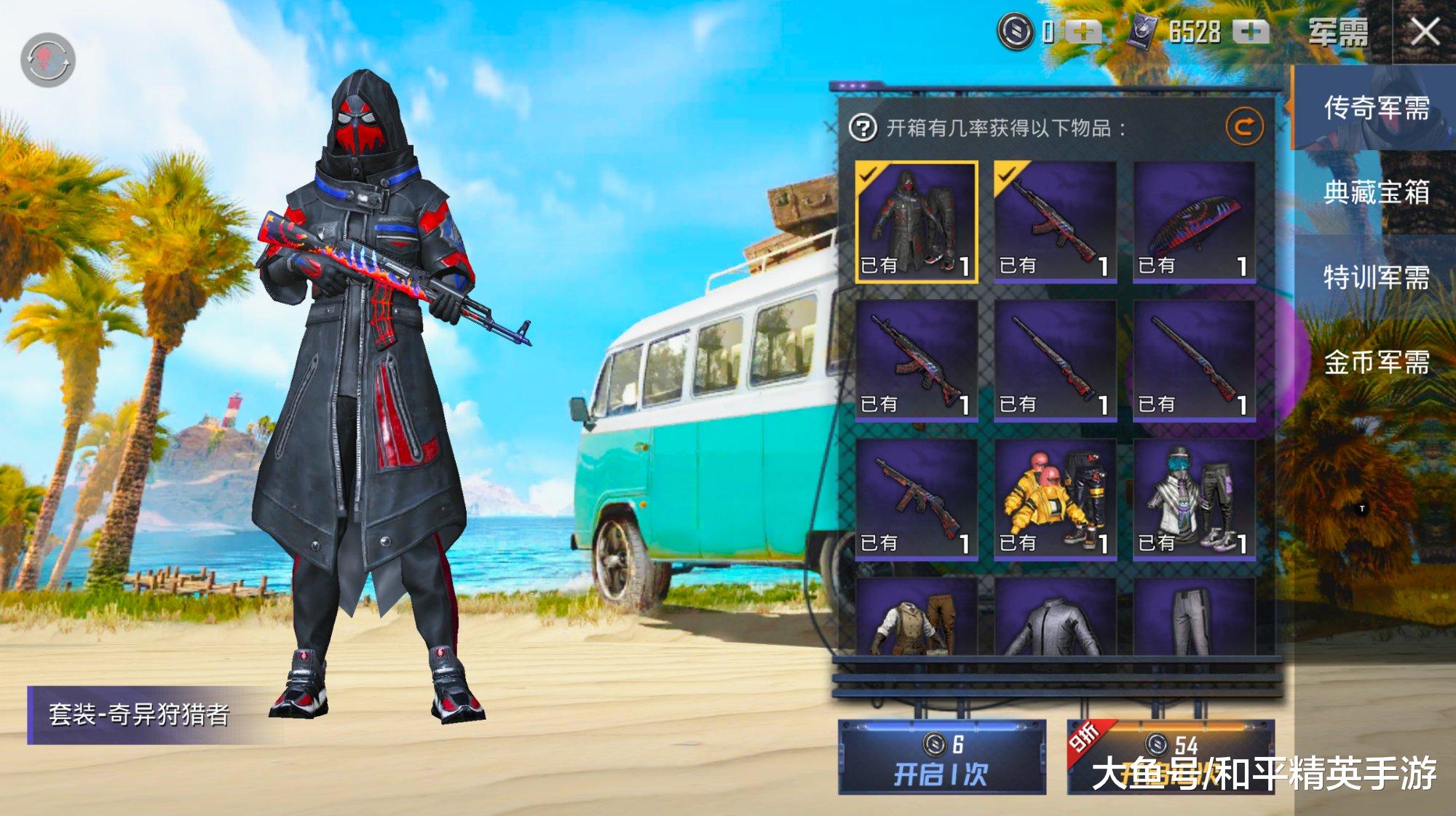Image resolution: width=1456 pixels, height=816 pixels.
Task: Toggle character gender preview icon
Action: point(47,60)
